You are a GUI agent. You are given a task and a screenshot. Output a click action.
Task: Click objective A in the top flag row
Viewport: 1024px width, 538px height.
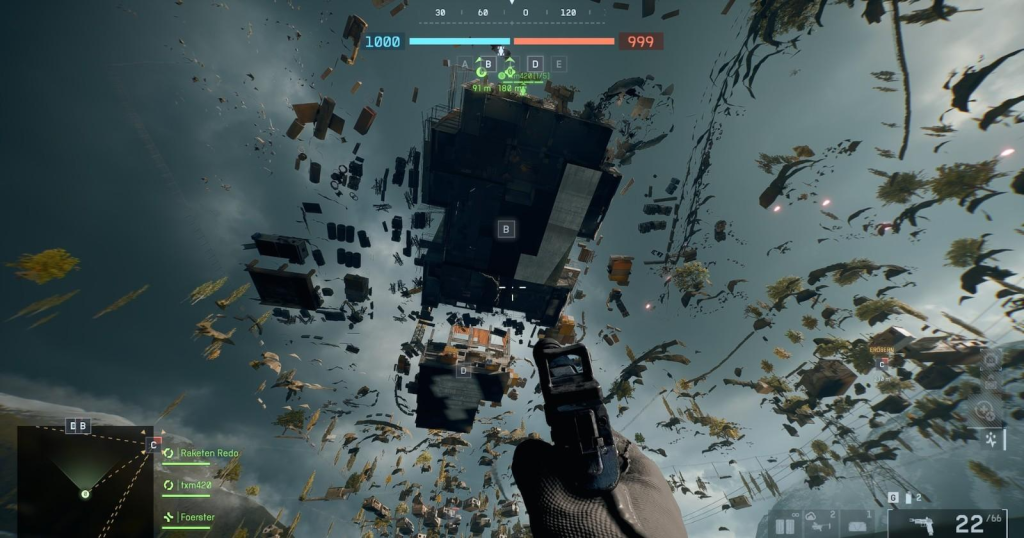464,64
